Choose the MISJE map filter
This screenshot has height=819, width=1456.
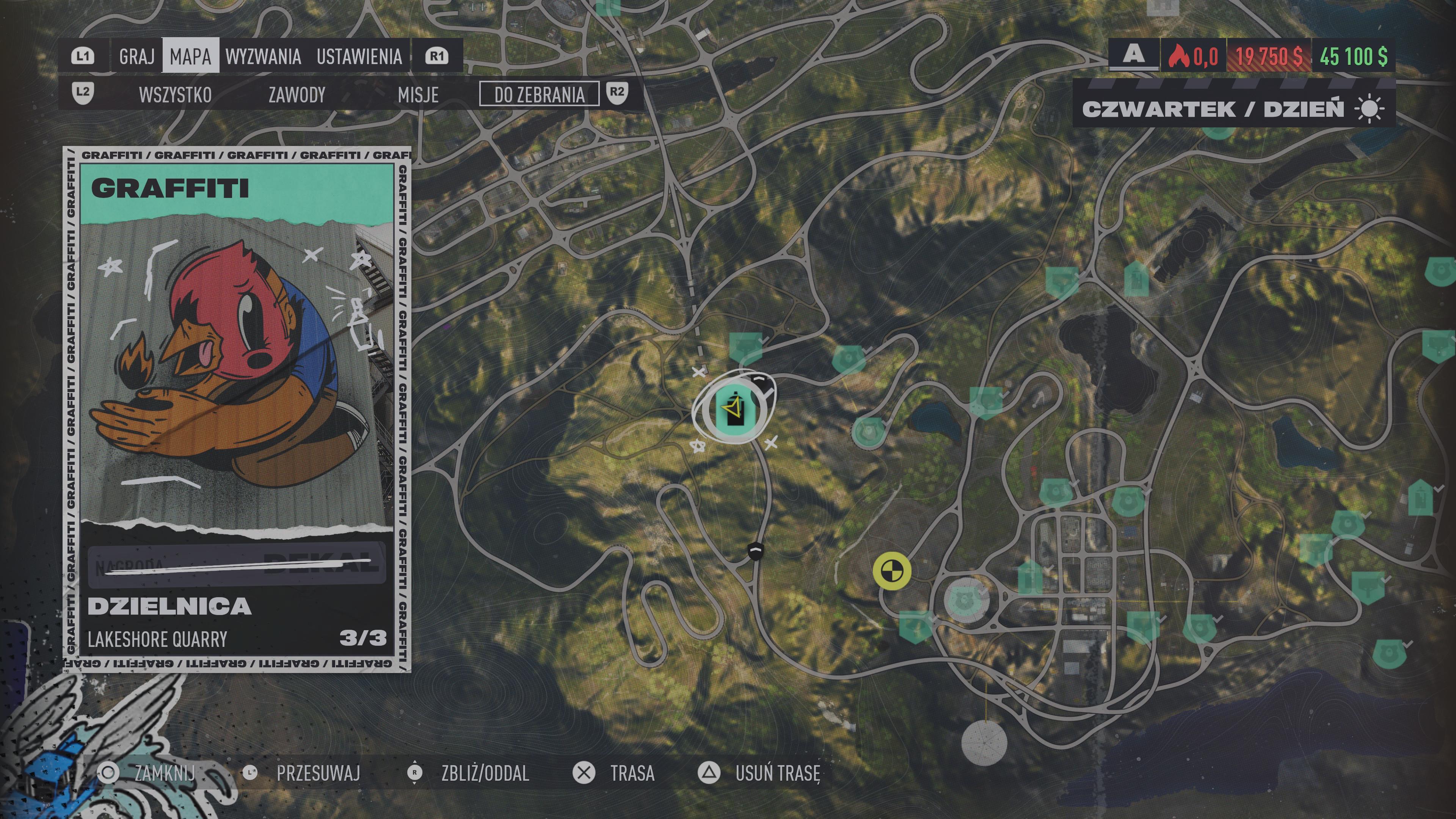(x=418, y=94)
